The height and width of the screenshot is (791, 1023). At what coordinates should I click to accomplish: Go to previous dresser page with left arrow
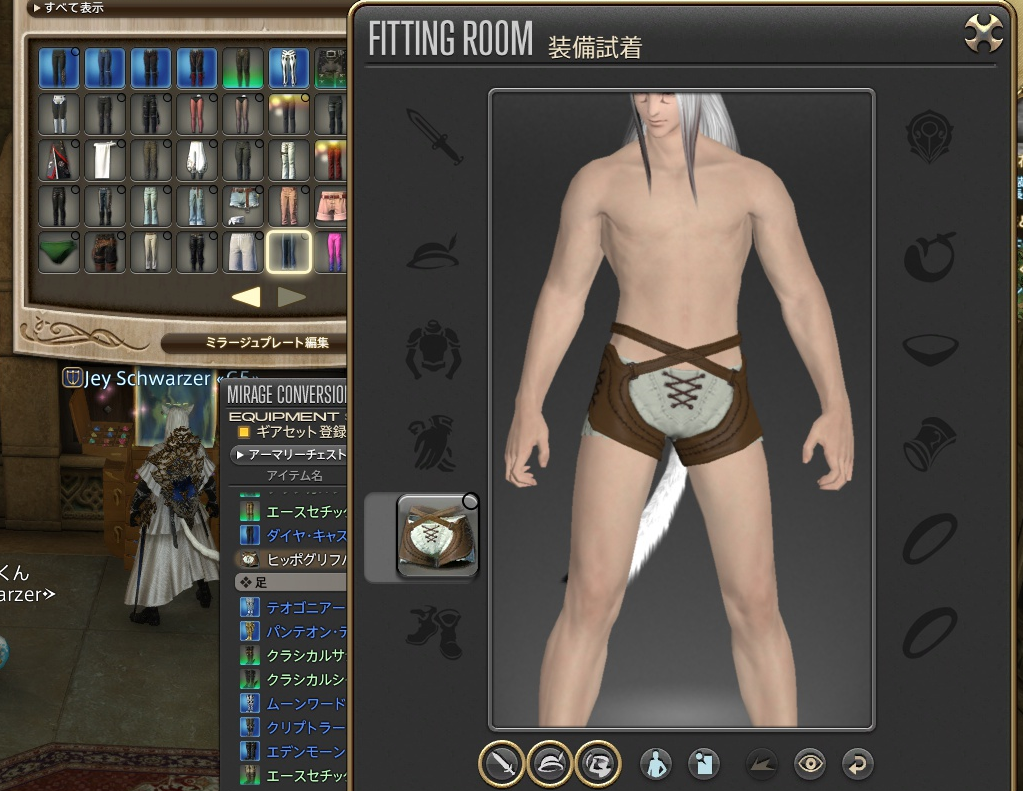[246, 296]
